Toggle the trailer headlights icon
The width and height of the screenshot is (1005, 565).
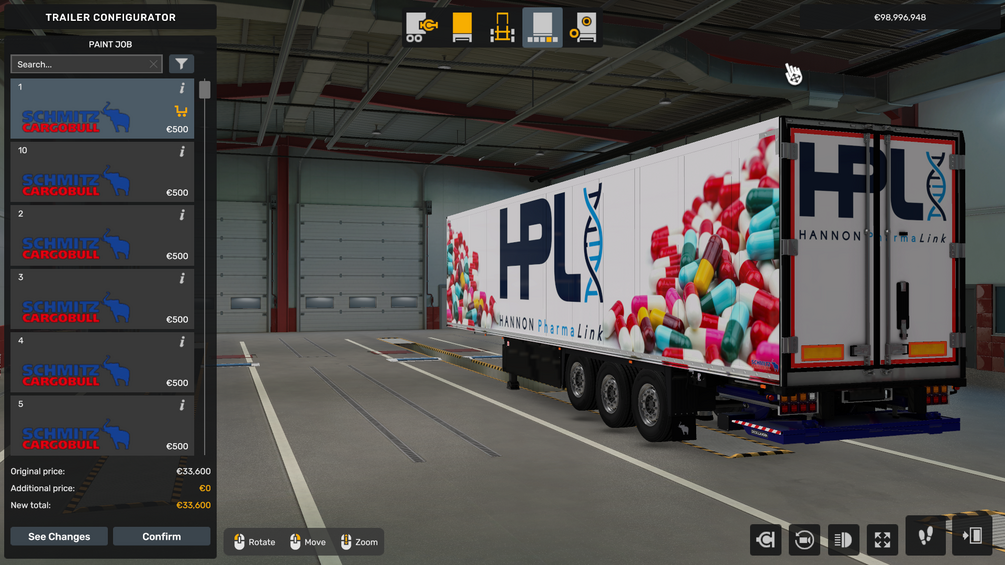coord(843,539)
